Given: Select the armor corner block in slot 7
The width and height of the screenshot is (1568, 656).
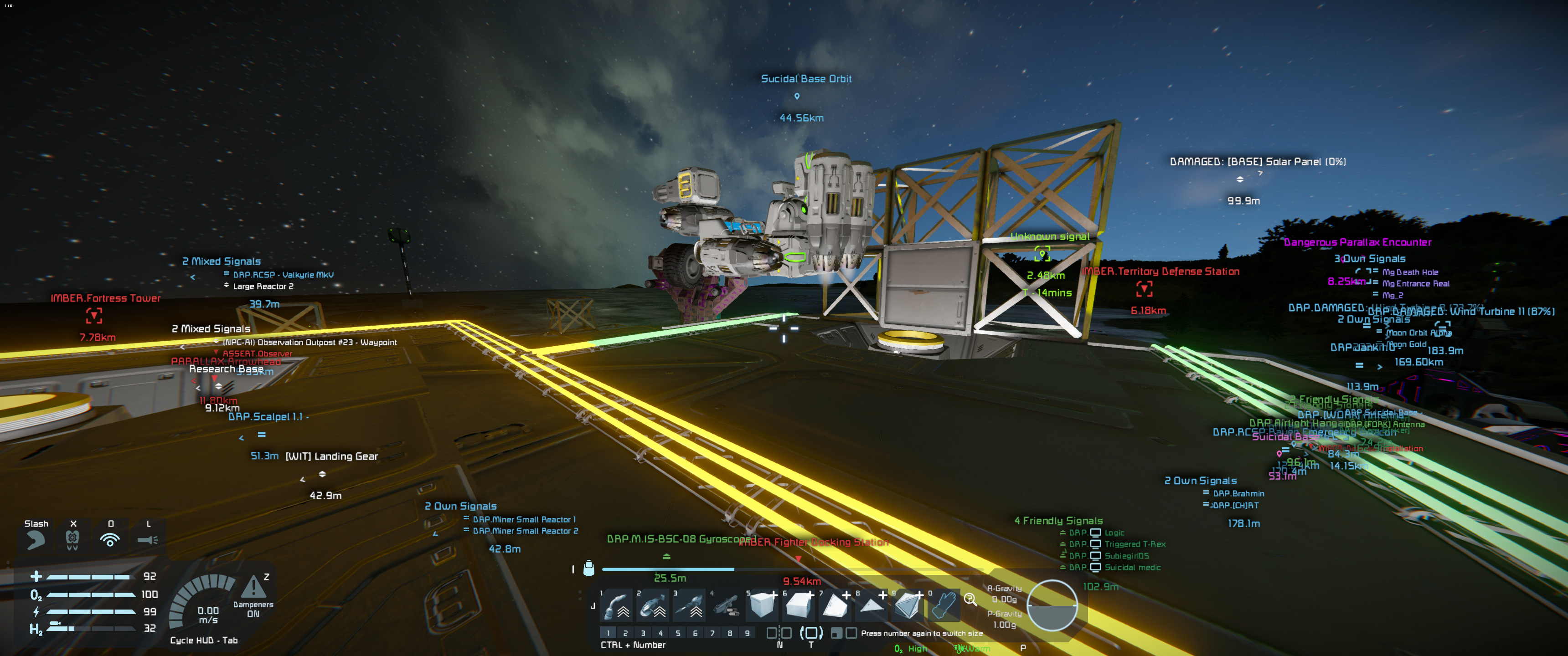Looking at the screenshot, I should coord(835,605).
